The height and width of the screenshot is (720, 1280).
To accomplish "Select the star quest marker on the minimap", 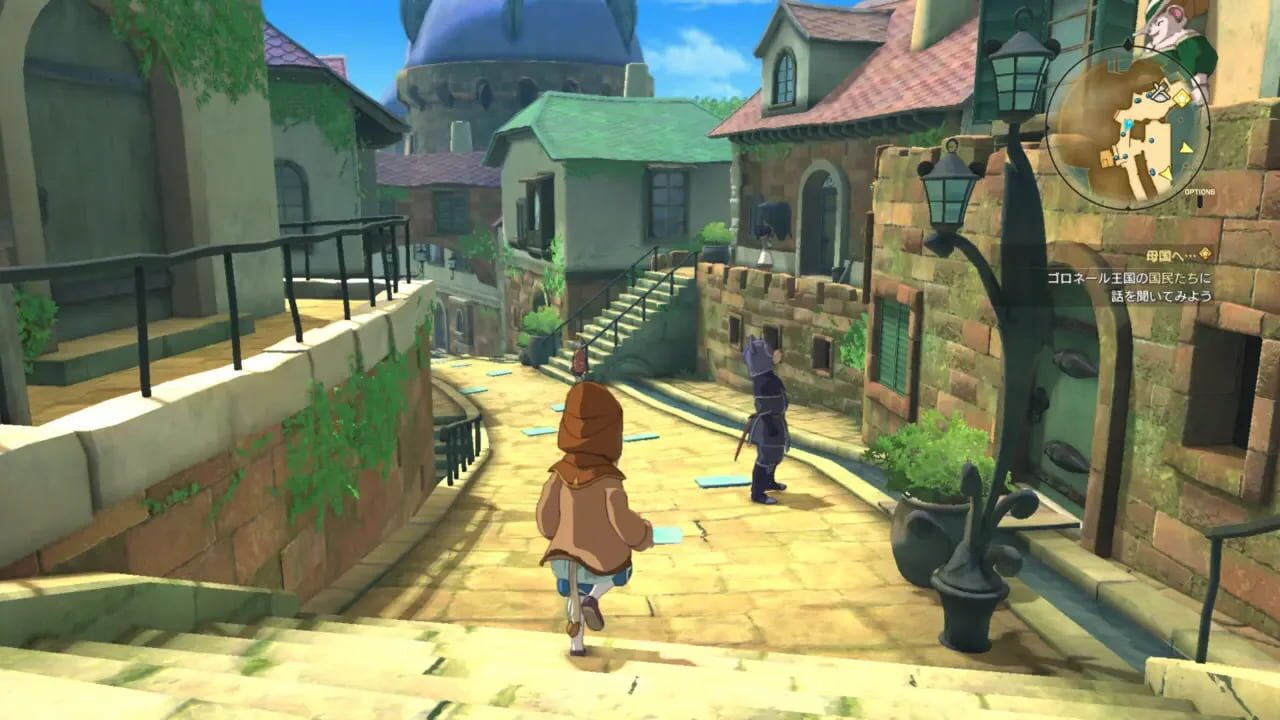I will point(1181,98).
